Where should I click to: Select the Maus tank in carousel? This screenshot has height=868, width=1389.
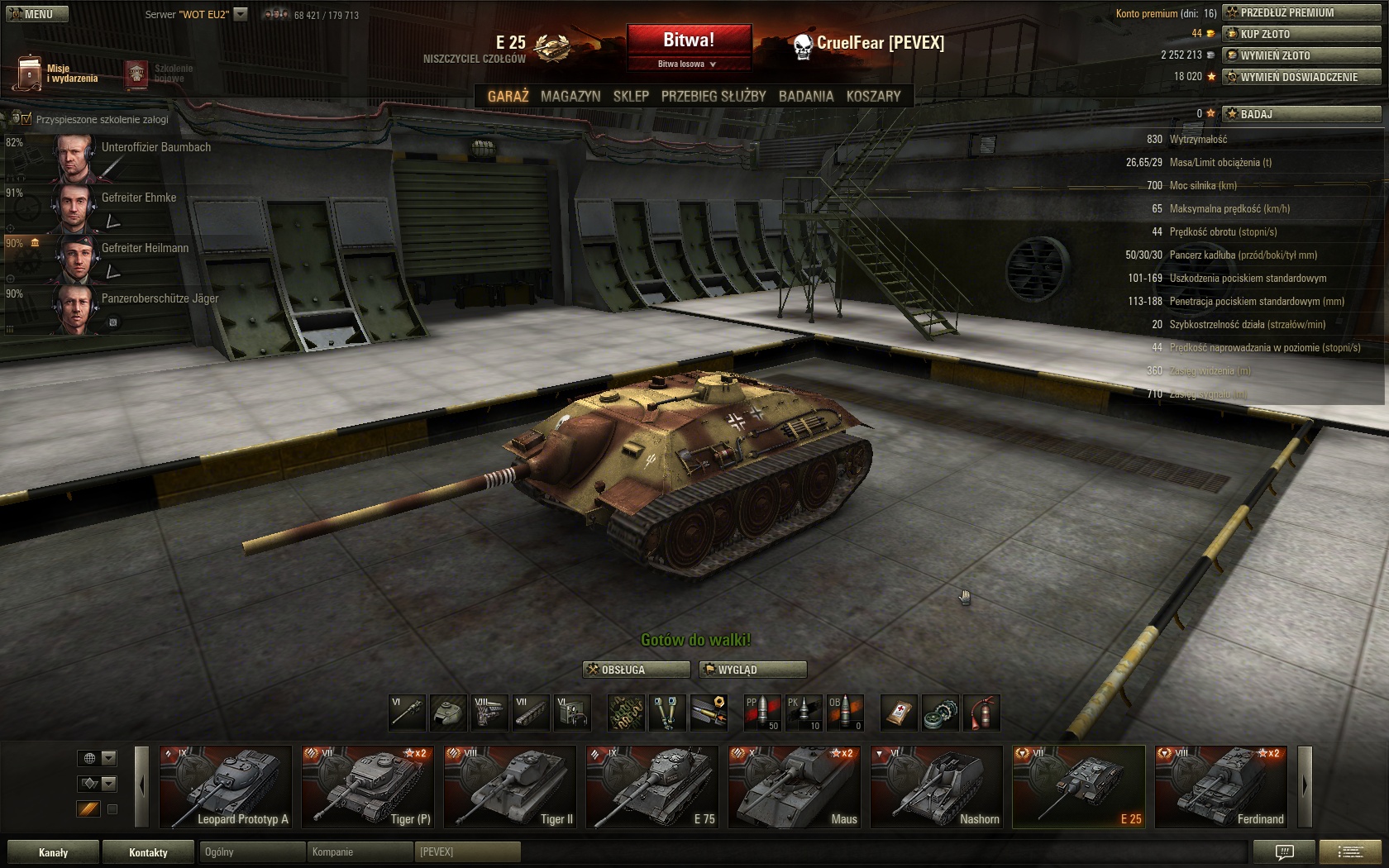coord(795,787)
